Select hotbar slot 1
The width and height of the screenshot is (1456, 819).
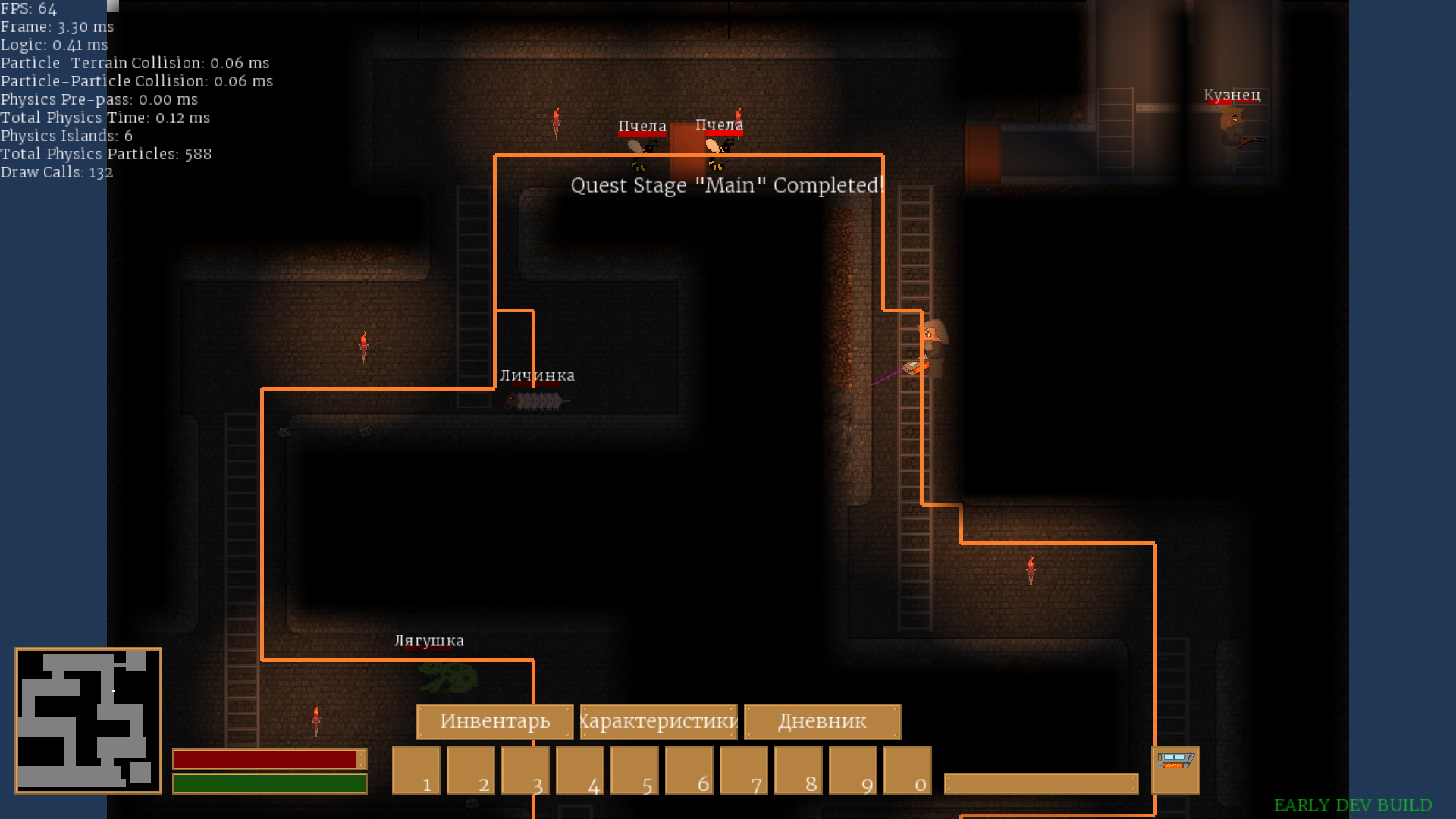(416, 770)
